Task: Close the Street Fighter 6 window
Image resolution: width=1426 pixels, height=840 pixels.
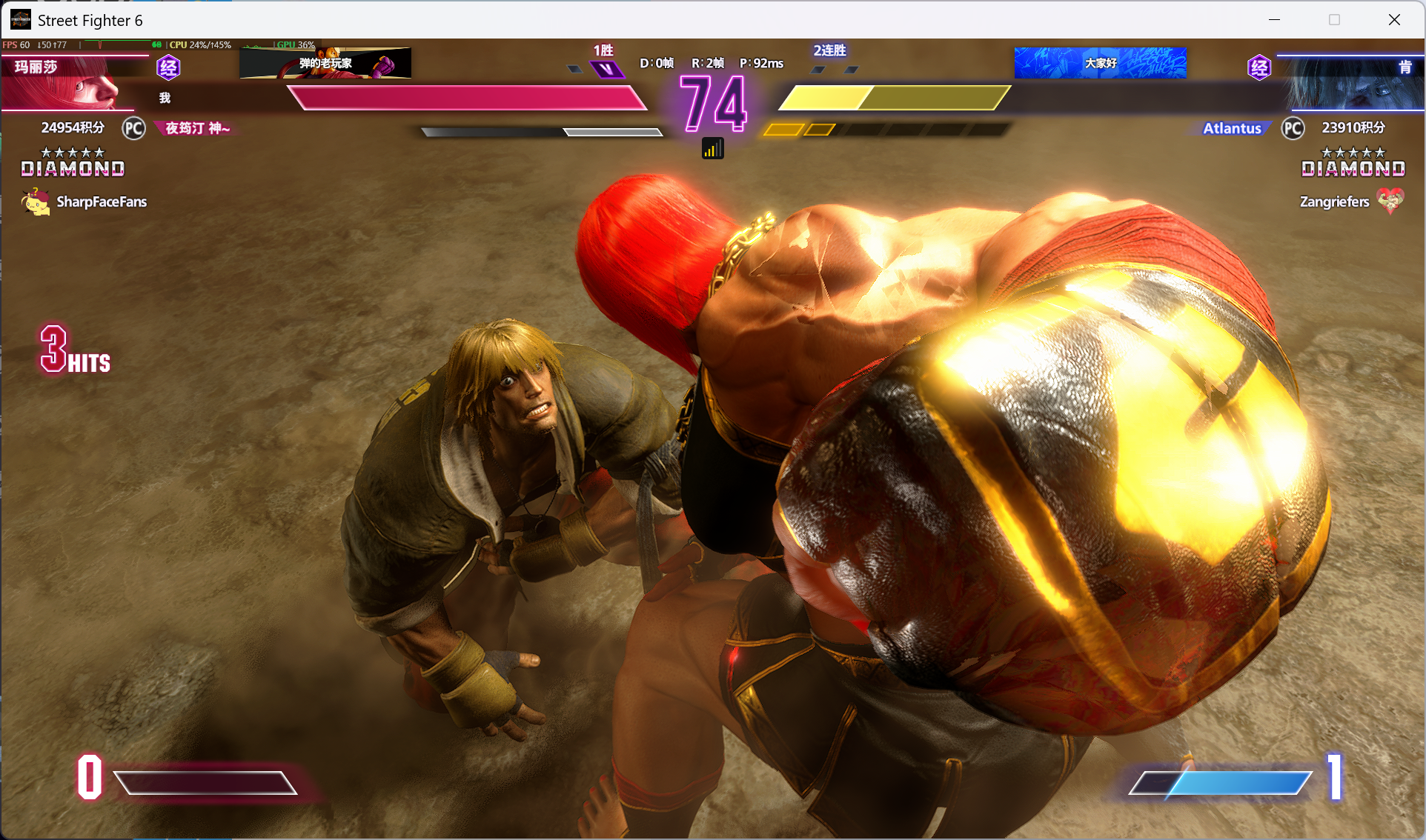Action: click(1394, 20)
